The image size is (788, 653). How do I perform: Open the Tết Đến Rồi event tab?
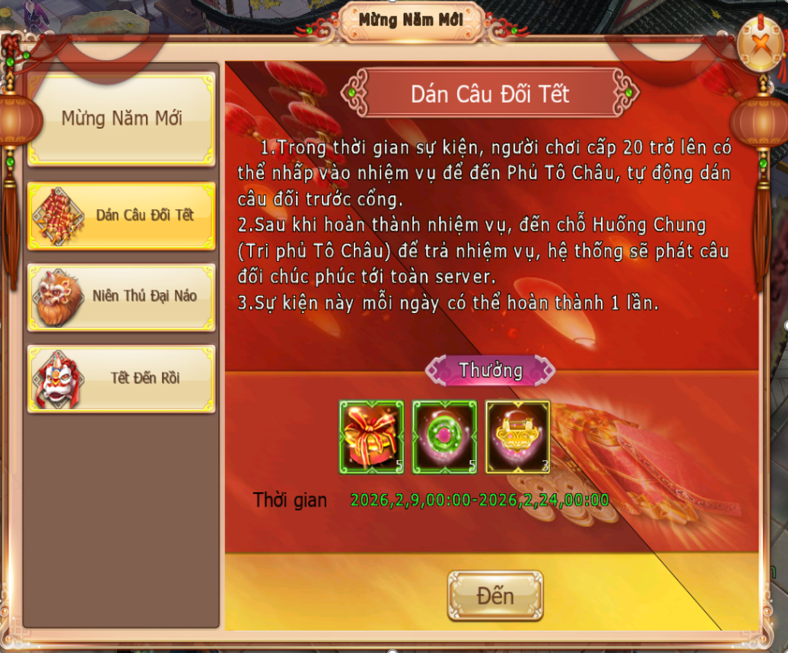(x=121, y=378)
